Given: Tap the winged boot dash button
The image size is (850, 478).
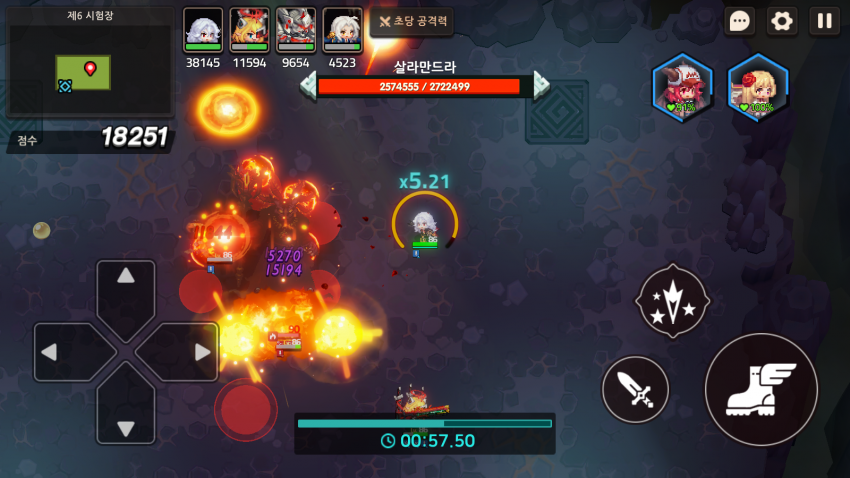Looking at the screenshot, I should [761, 389].
